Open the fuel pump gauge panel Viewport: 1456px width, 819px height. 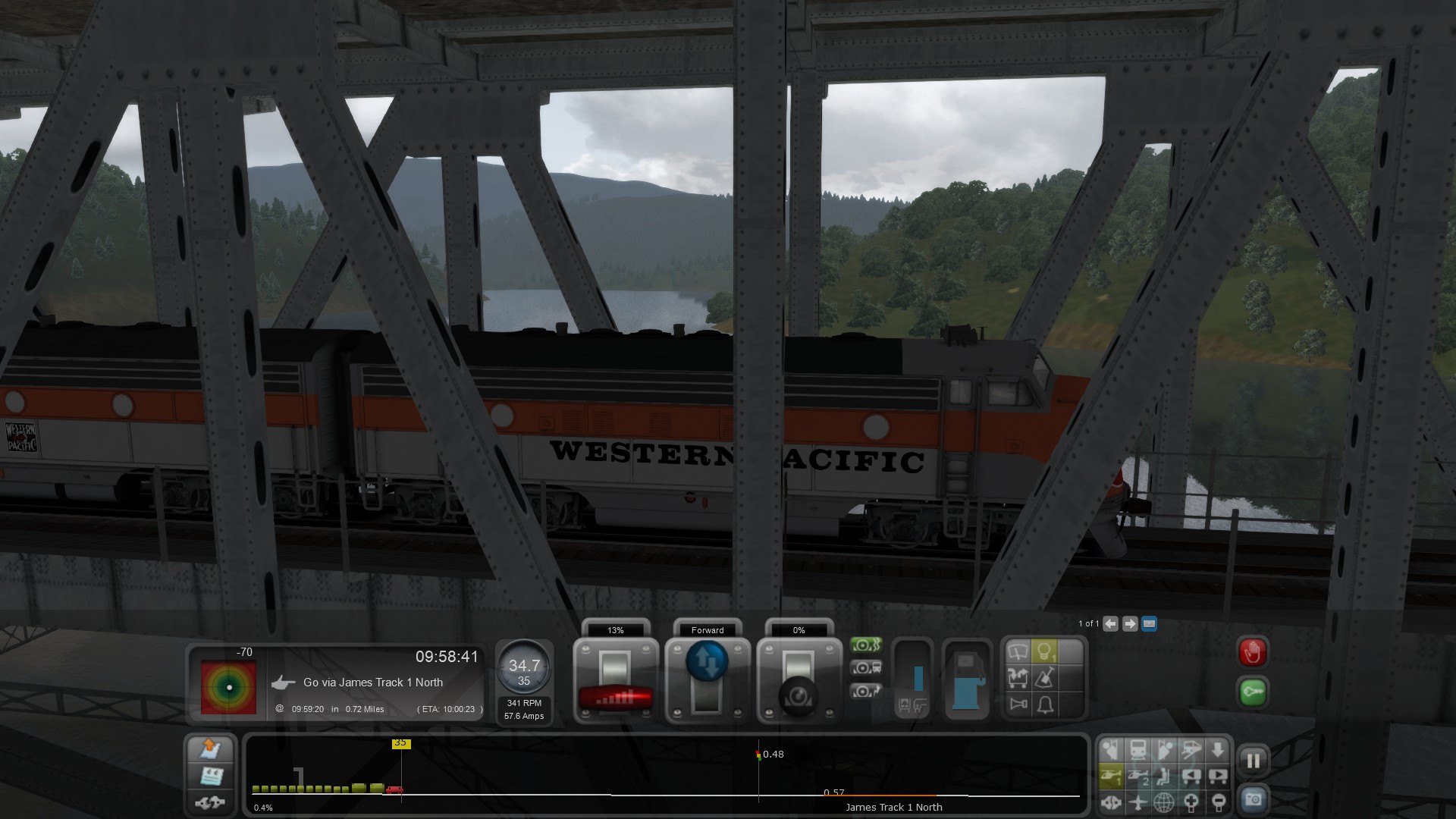tap(966, 680)
